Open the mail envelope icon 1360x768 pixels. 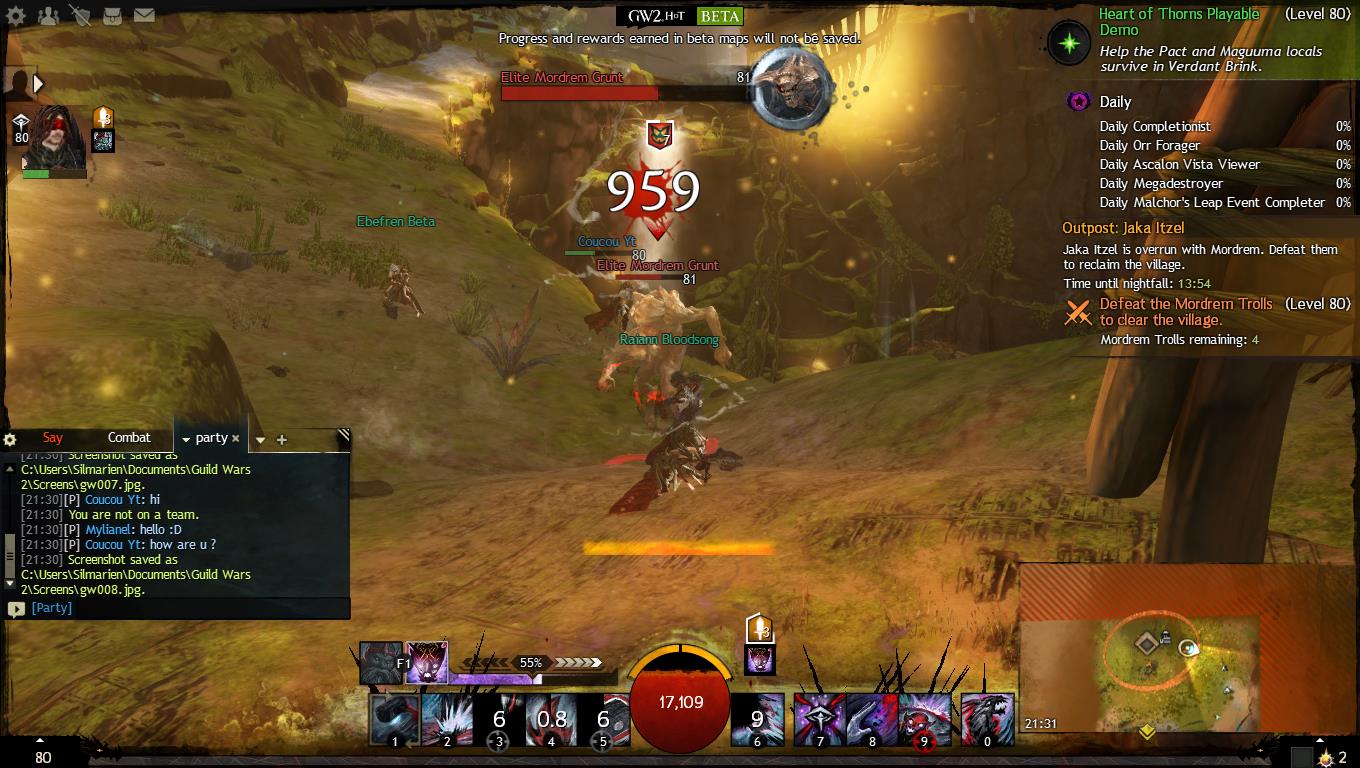(144, 15)
